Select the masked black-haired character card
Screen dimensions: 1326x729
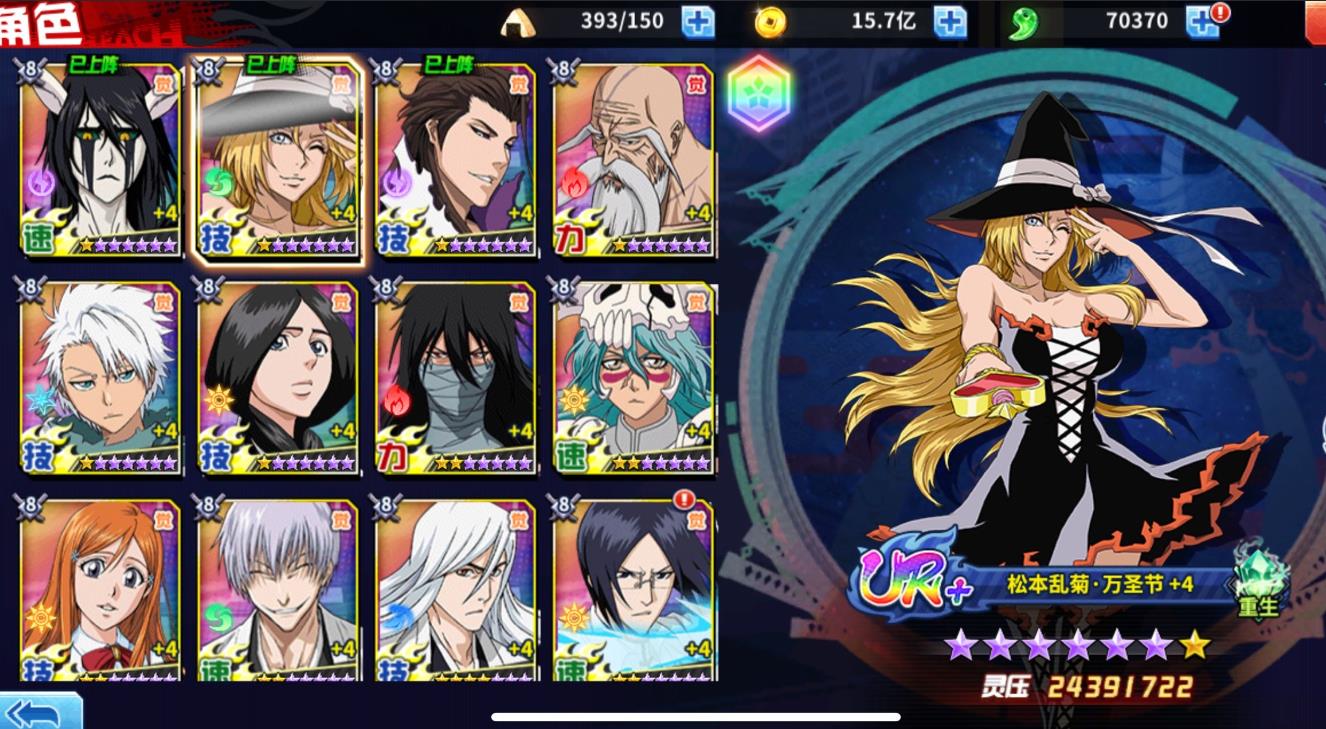[x=456, y=378]
